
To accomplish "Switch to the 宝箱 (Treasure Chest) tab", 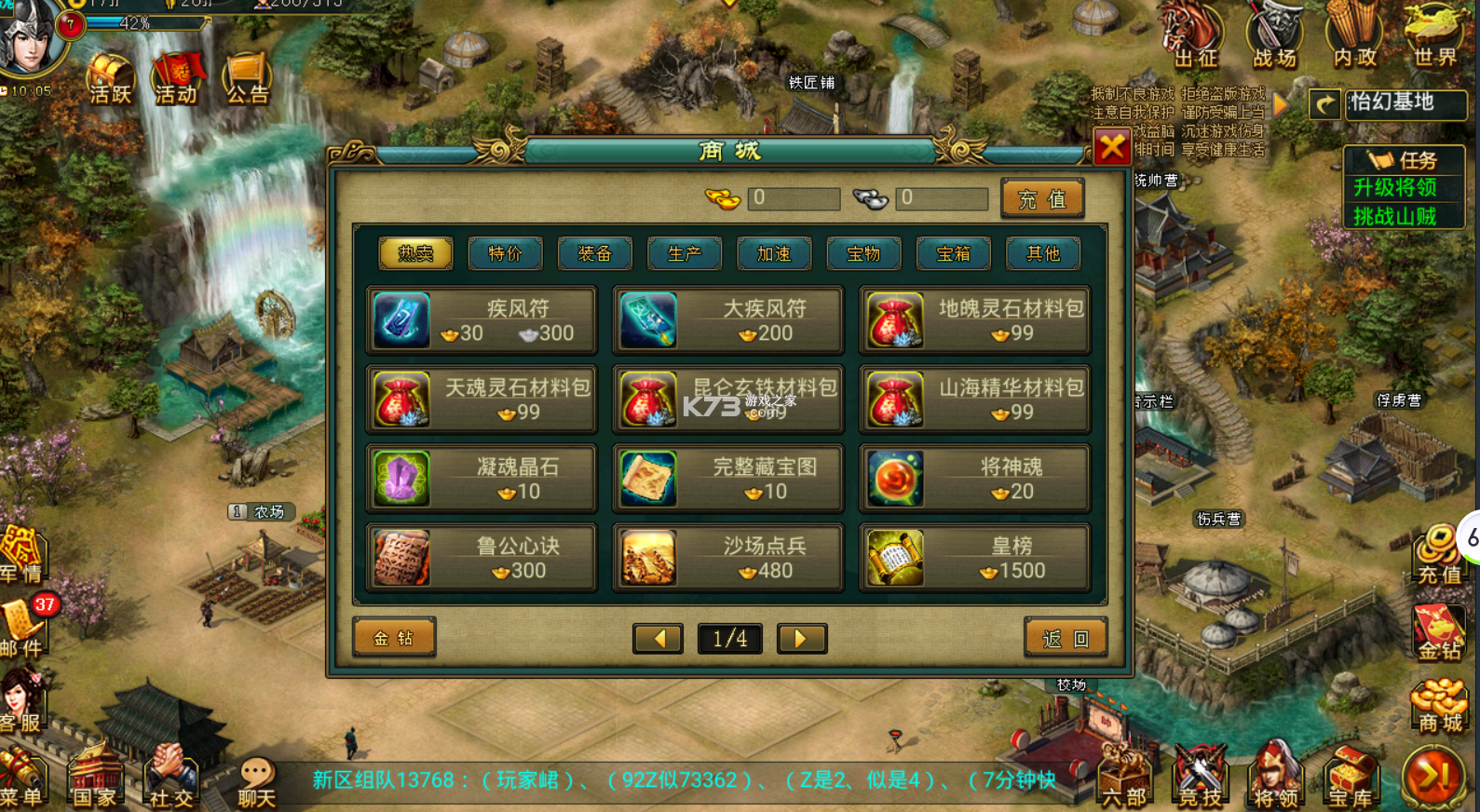I will pos(953,253).
